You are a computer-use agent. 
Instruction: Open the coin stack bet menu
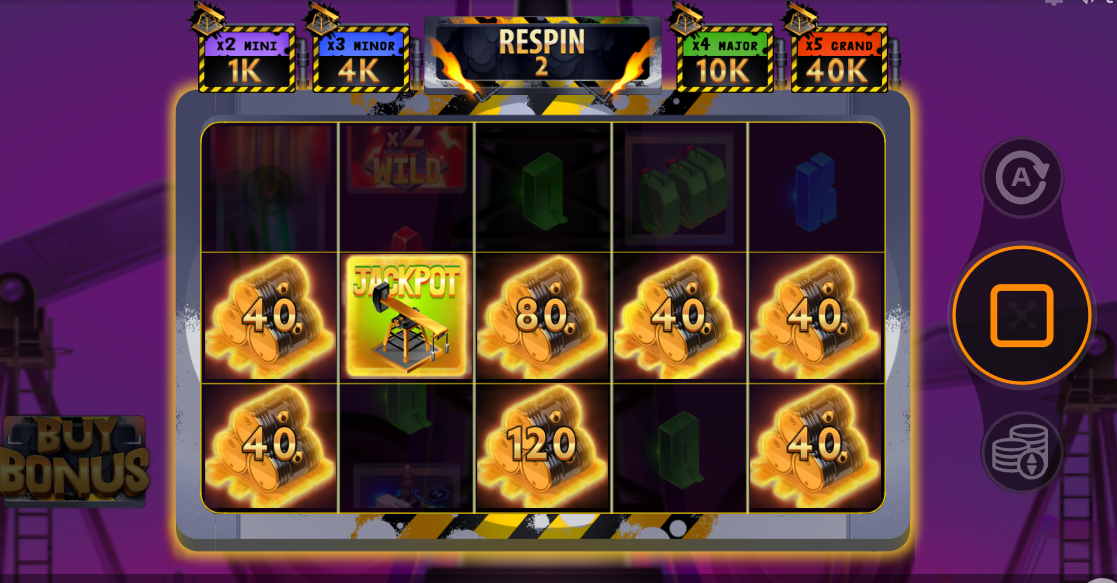point(1021,451)
